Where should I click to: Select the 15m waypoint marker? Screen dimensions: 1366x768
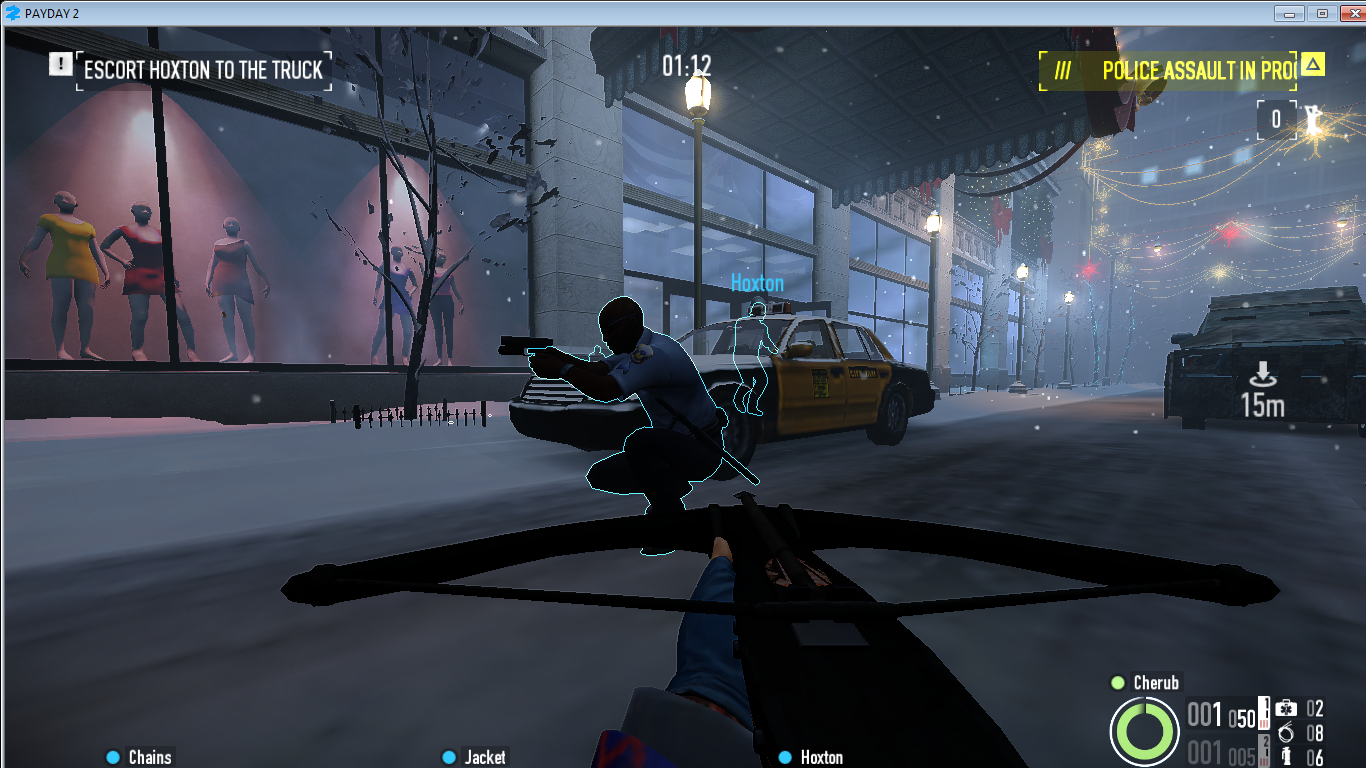click(1262, 390)
